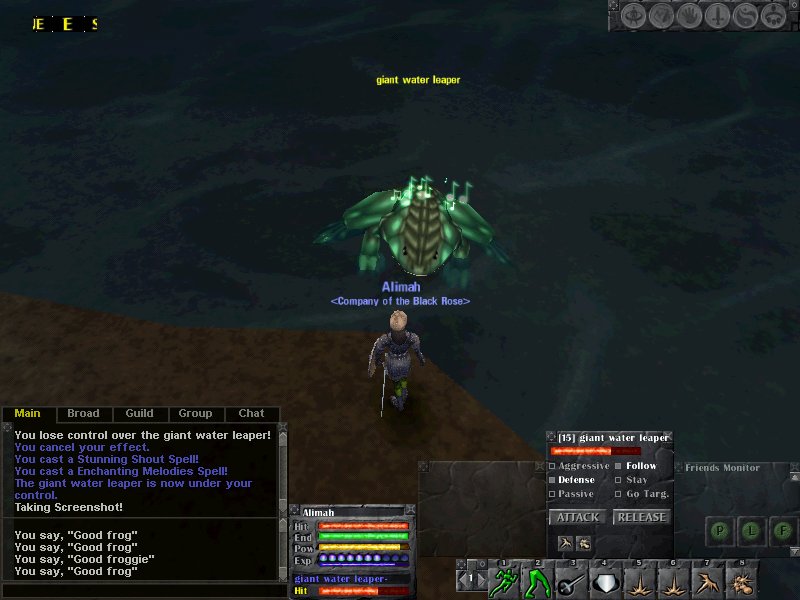The width and height of the screenshot is (800, 600).
Task: Open the sword icon in the top menu bar
Action: (x=715, y=15)
